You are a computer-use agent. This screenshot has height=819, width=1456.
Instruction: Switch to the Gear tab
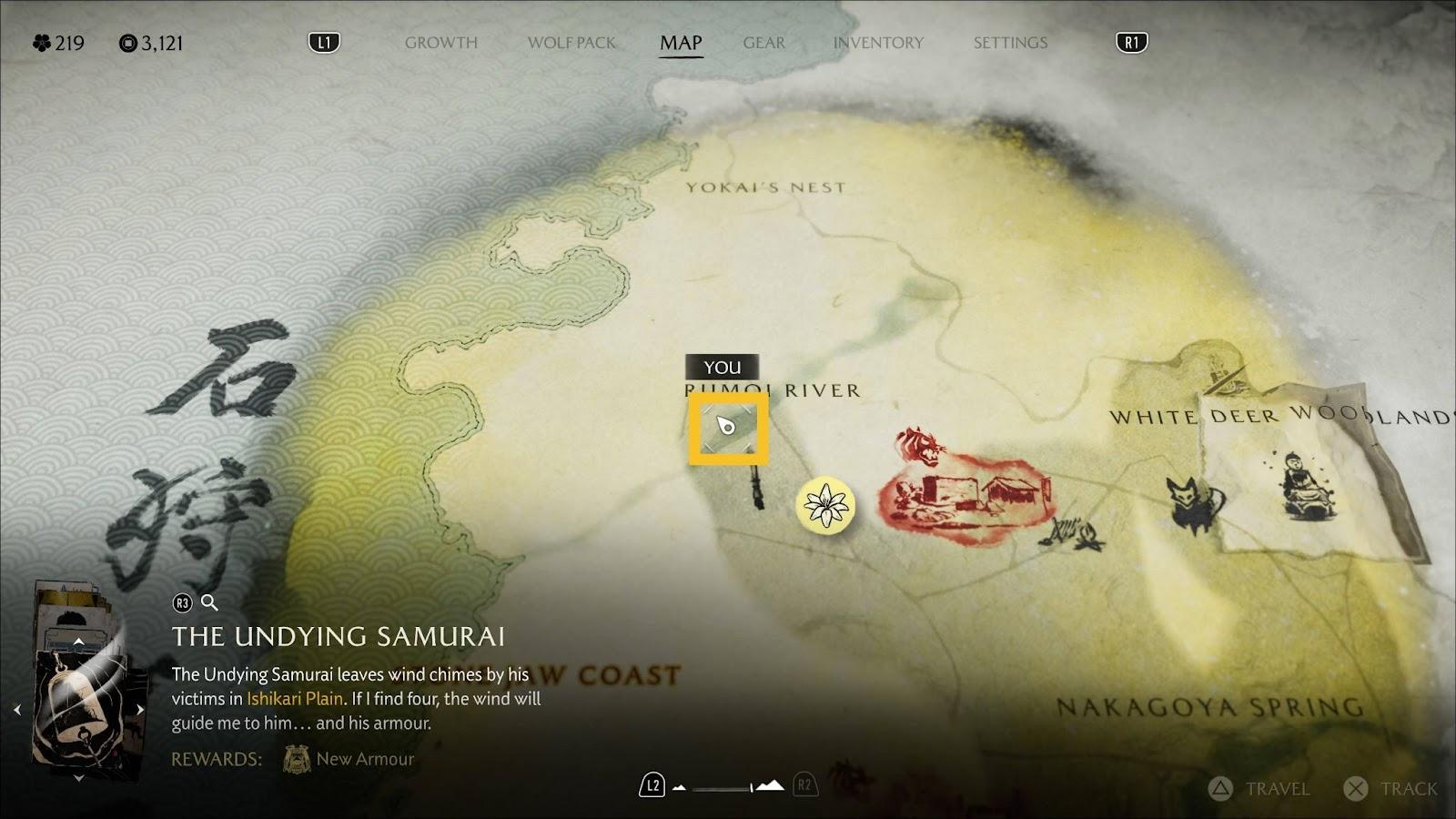point(763,43)
